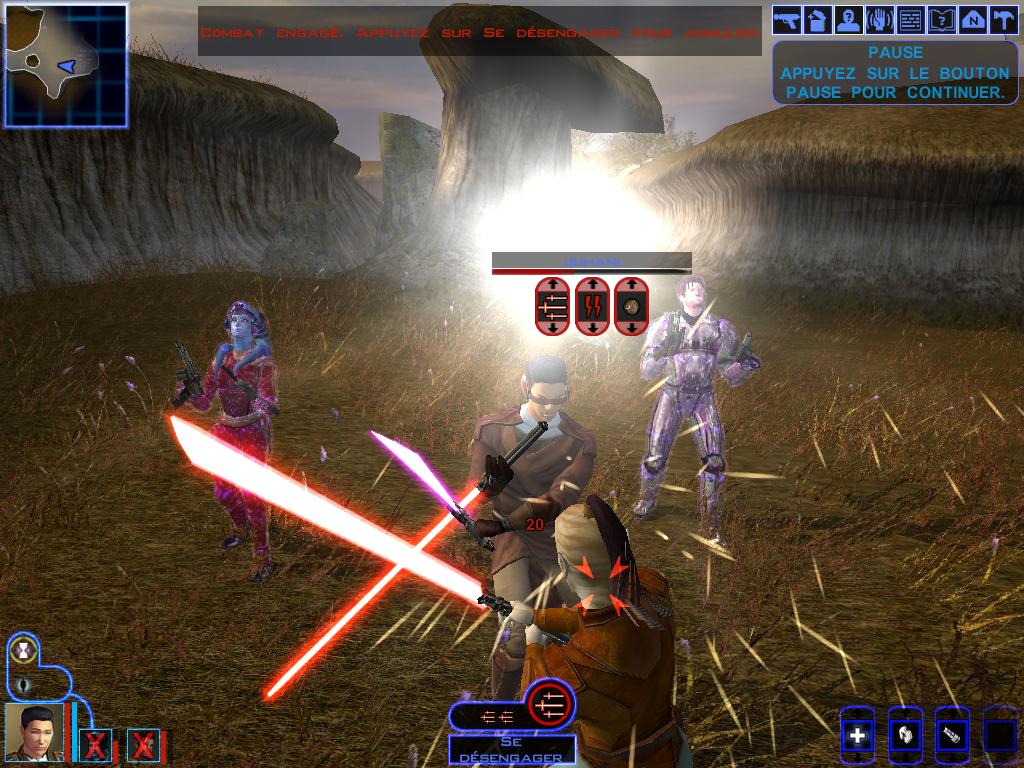Select the main character portrait
The image size is (1024, 768).
pyautogui.click(x=34, y=732)
